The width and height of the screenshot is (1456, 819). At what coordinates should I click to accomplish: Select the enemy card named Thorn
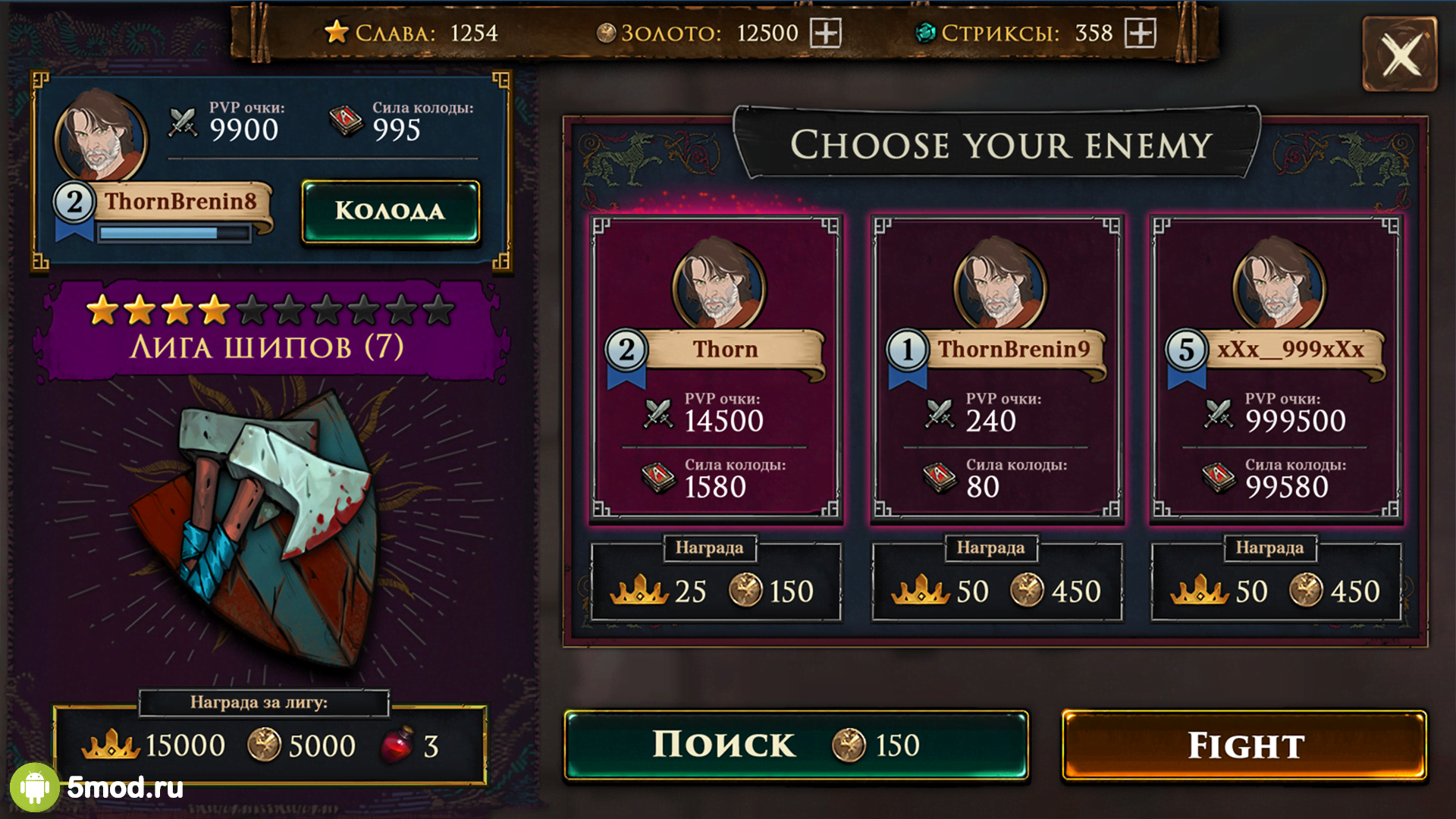point(716,369)
